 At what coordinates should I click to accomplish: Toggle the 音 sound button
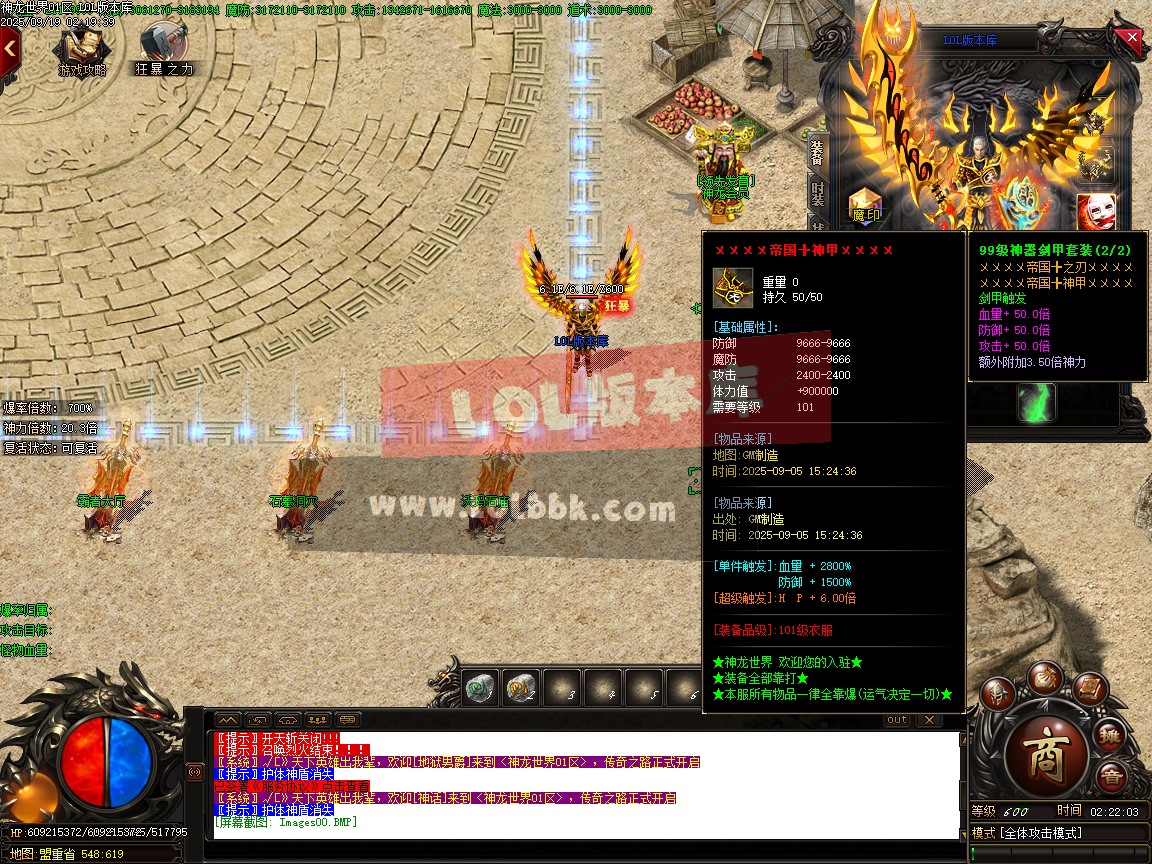pyautogui.click(x=1110, y=777)
